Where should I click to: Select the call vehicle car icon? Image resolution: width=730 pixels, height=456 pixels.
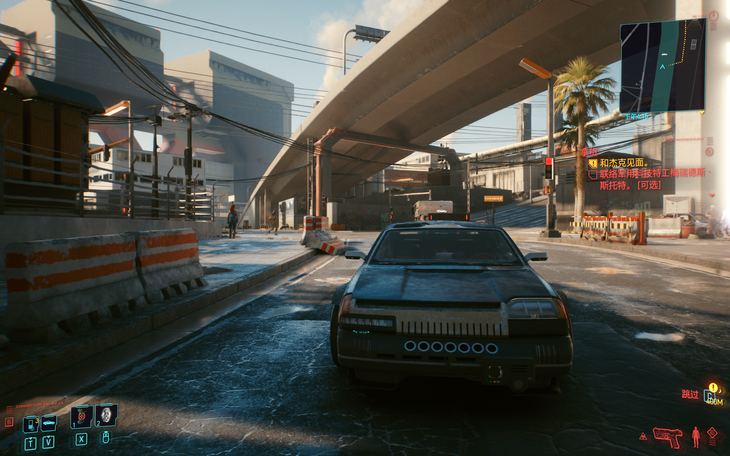pos(48,423)
